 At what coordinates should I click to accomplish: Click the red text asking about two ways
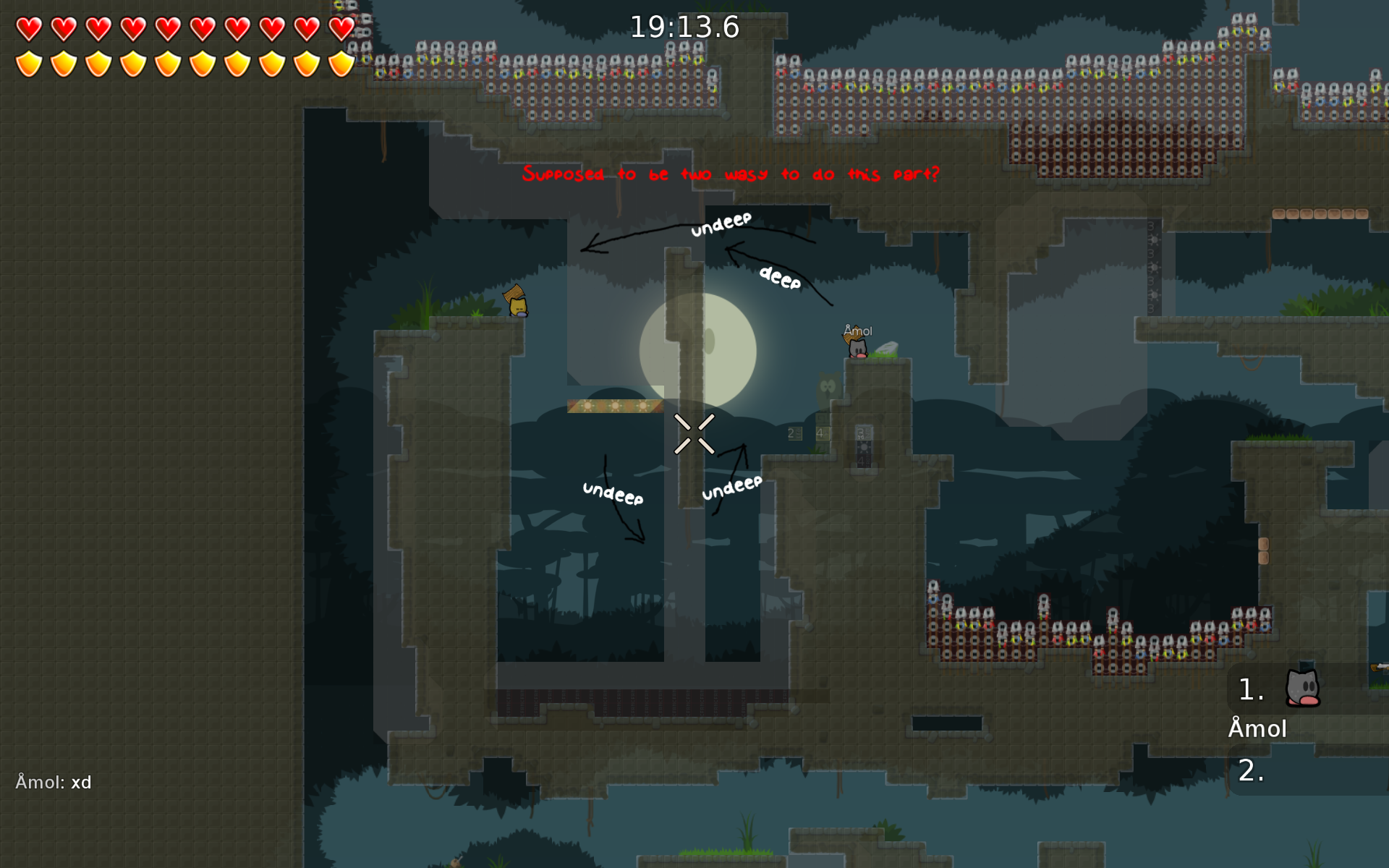pyautogui.click(x=731, y=174)
